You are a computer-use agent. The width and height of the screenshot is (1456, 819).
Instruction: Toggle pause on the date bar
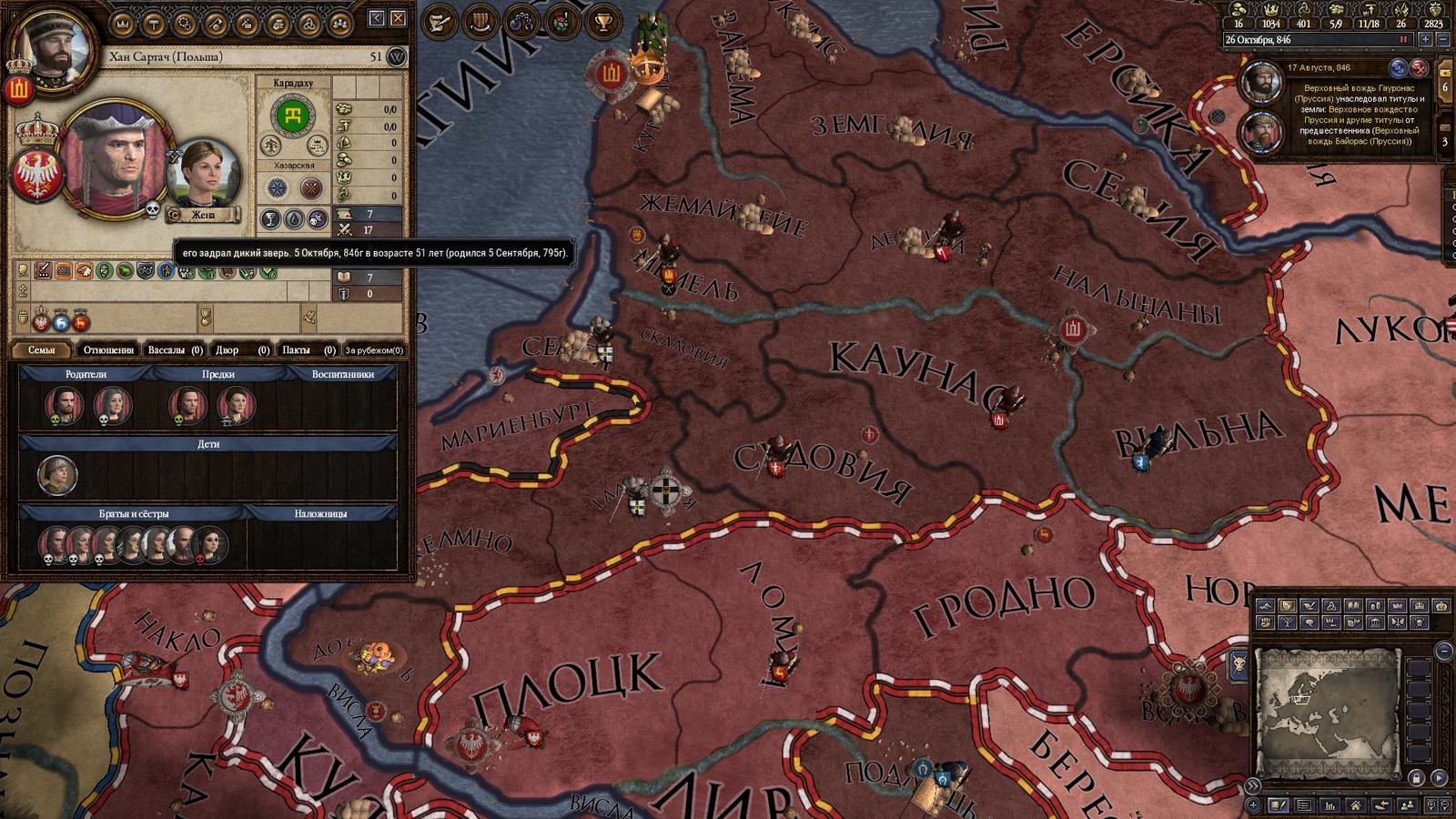(x=1403, y=40)
